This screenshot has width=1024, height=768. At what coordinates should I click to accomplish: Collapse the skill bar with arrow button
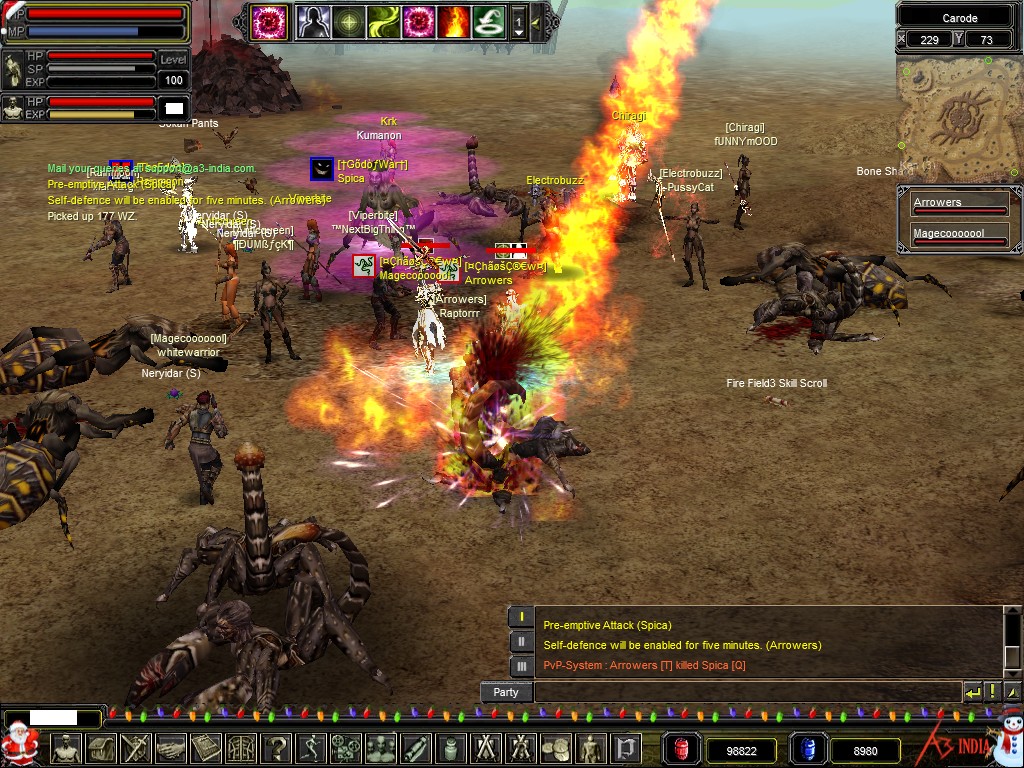(x=537, y=21)
